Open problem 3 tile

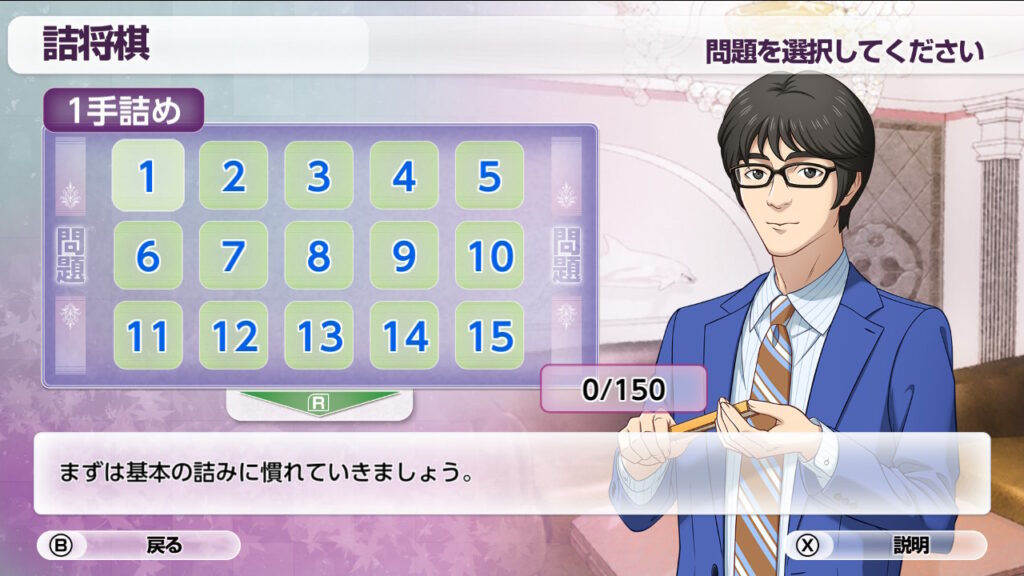click(318, 176)
